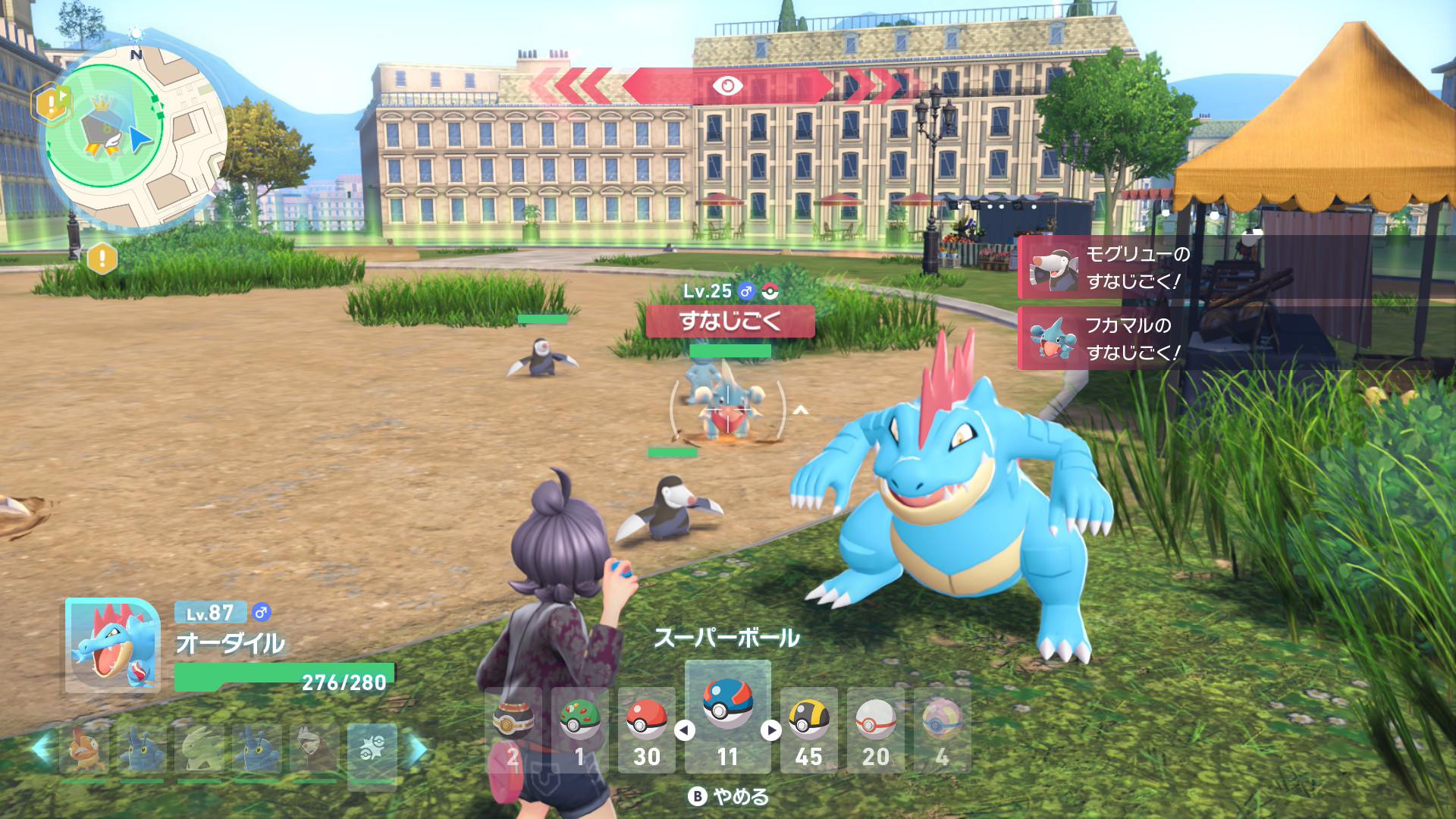Pick the red Poké Ball slot

[646, 730]
